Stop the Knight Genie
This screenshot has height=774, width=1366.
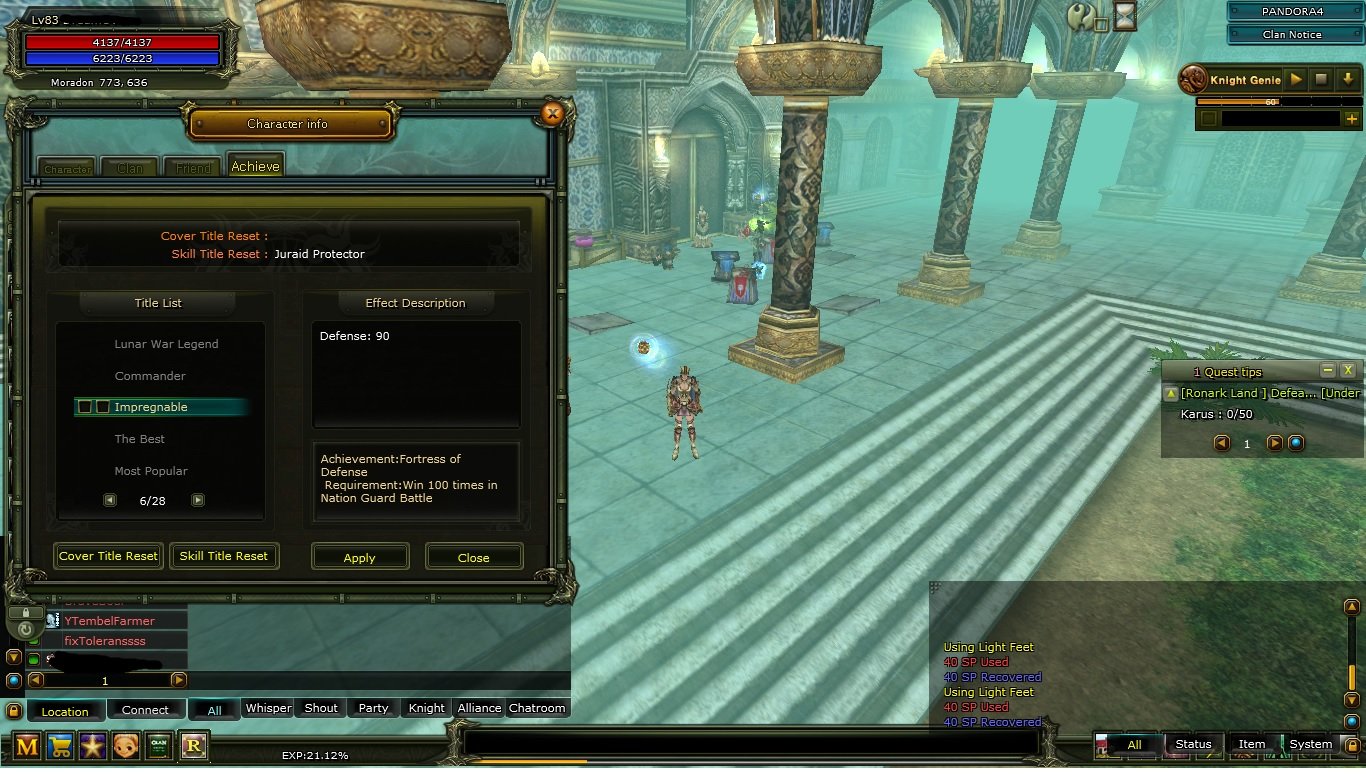pos(1321,79)
